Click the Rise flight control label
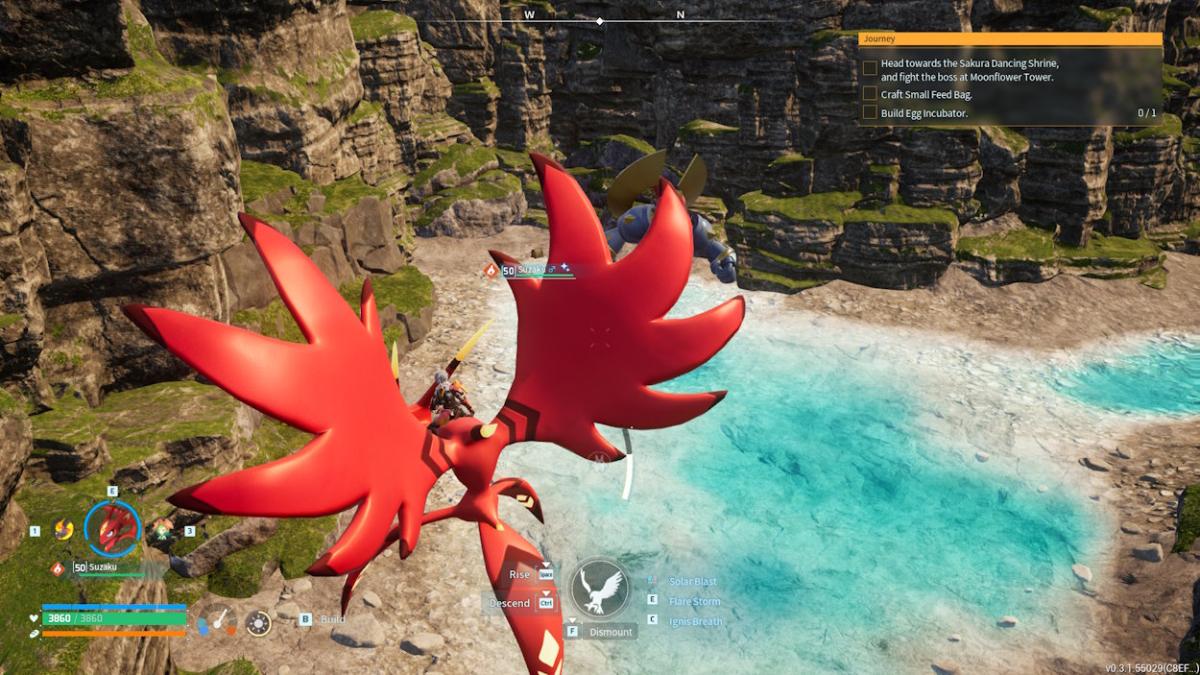This screenshot has height=675, width=1200. pyautogui.click(x=520, y=575)
